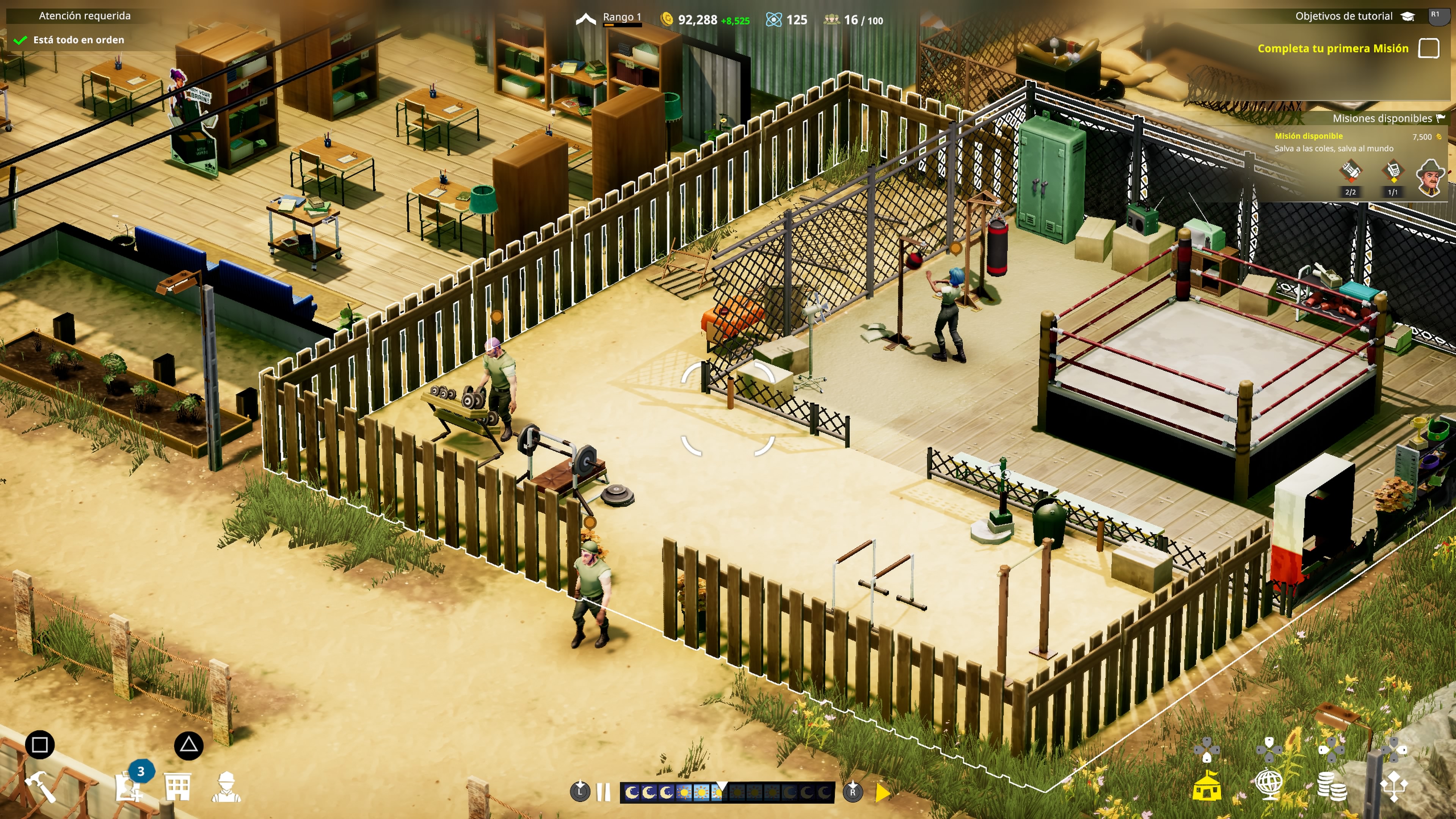The height and width of the screenshot is (819, 1456).
Task: Select the yellow camp tent icon
Action: pyautogui.click(x=1207, y=786)
